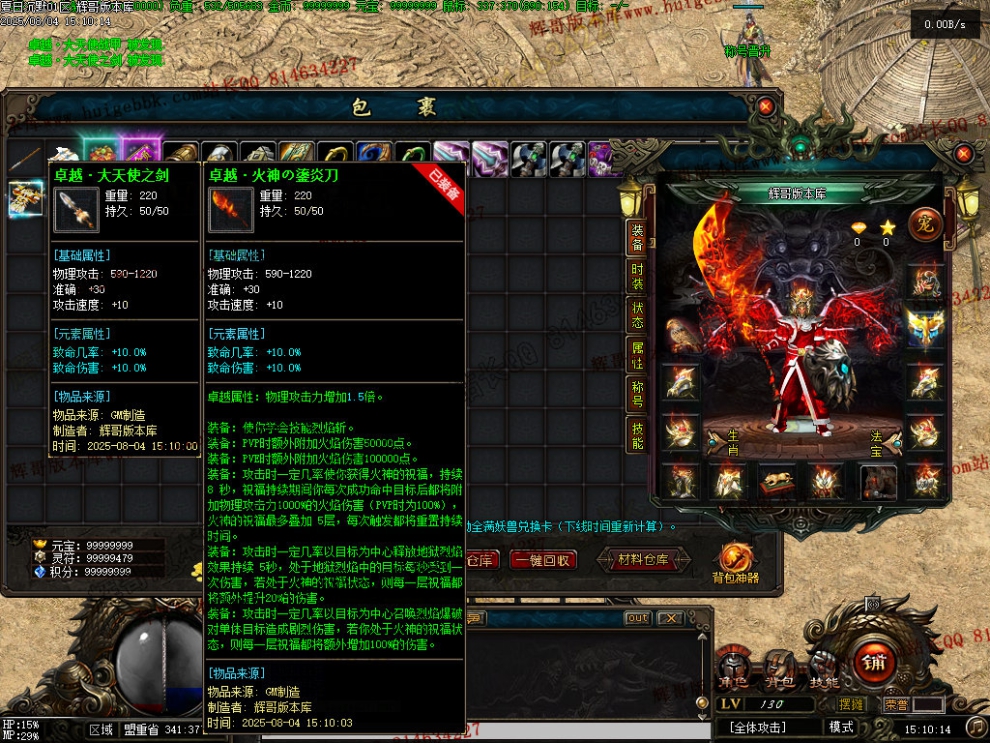This screenshot has width=990, height=743.
Task: Open the 时装 tab
Action: point(637,276)
